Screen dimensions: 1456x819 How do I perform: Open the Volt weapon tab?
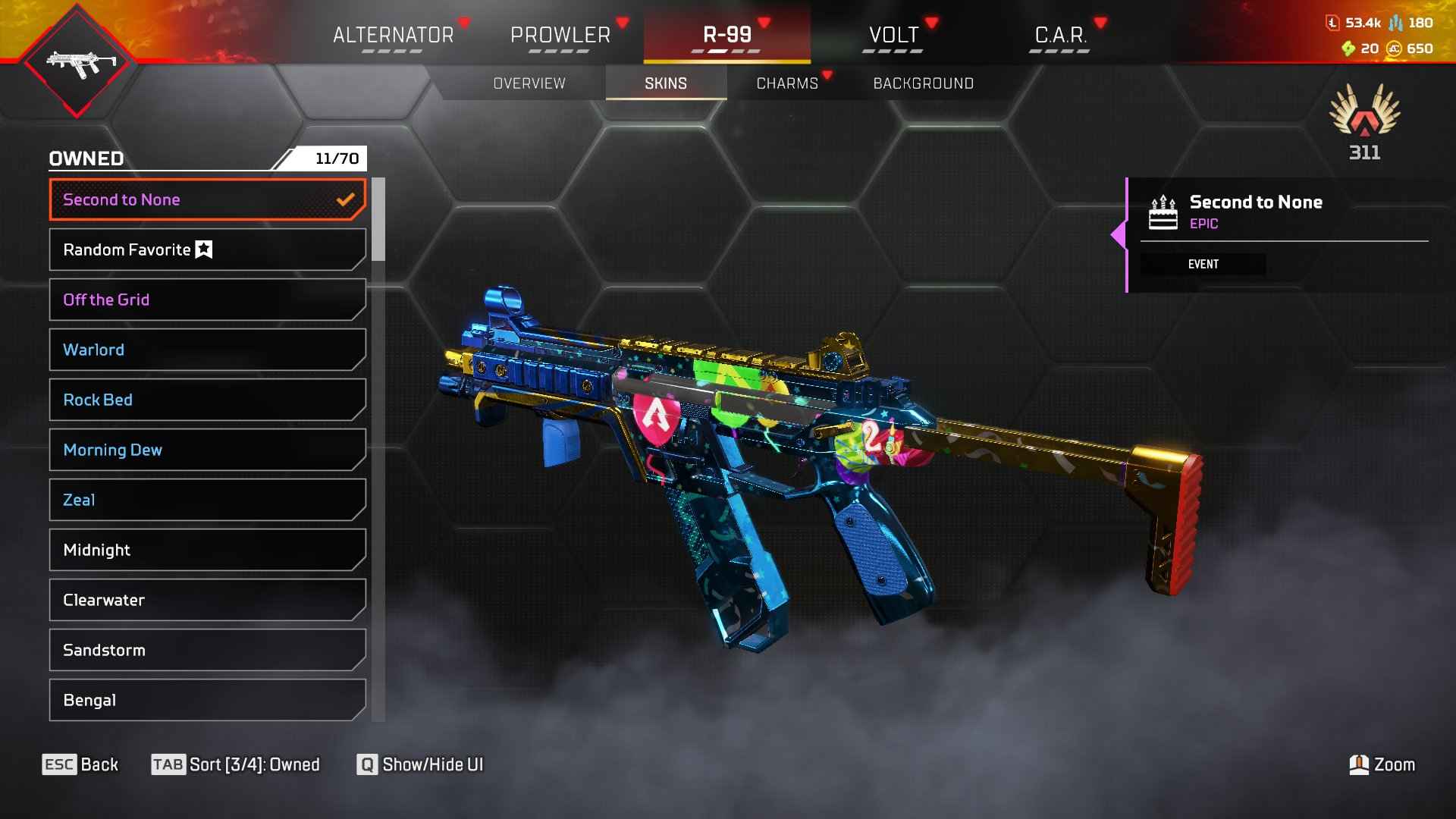(893, 35)
